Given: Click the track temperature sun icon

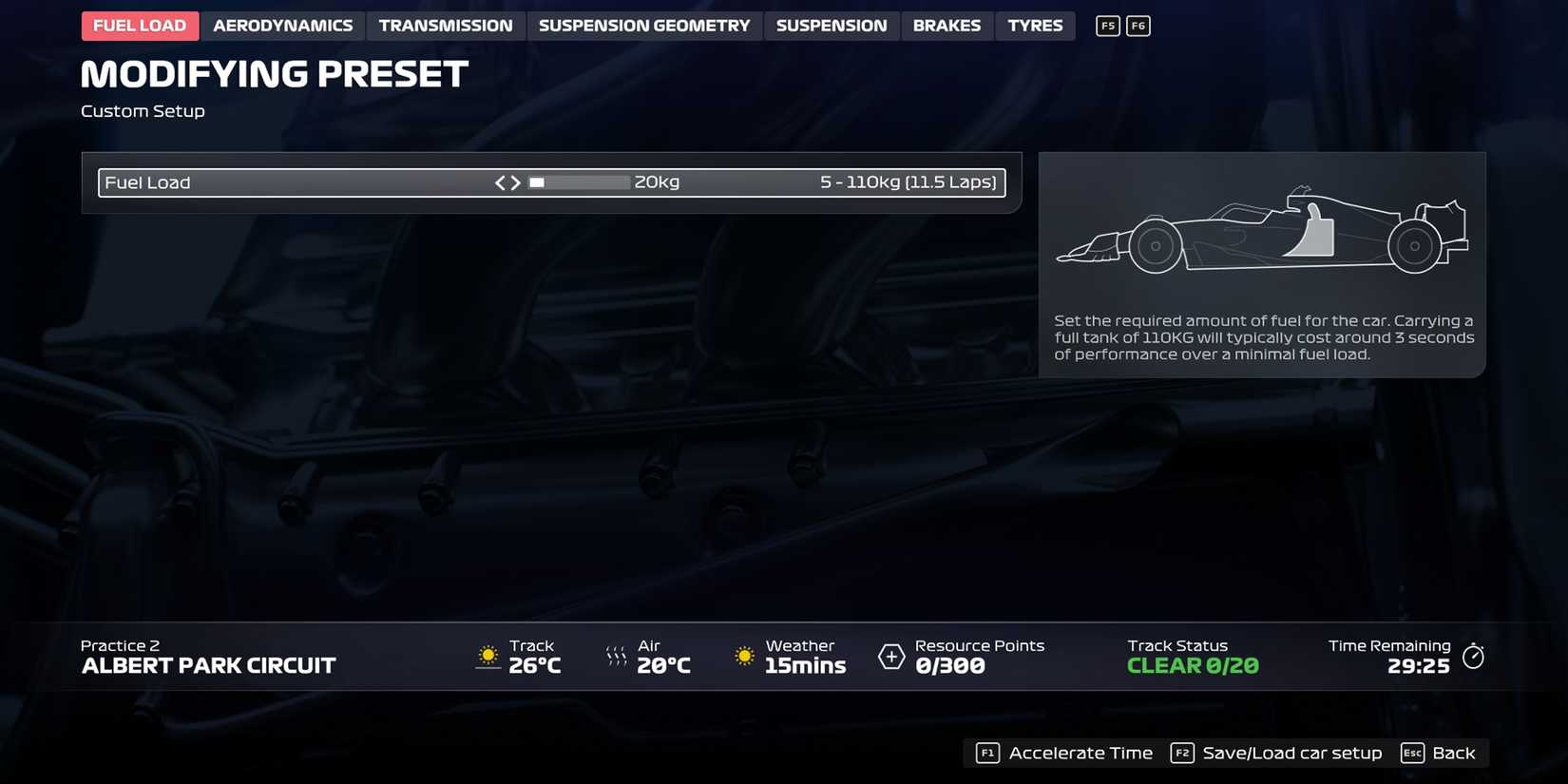Looking at the screenshot, I should click(488, 656).
